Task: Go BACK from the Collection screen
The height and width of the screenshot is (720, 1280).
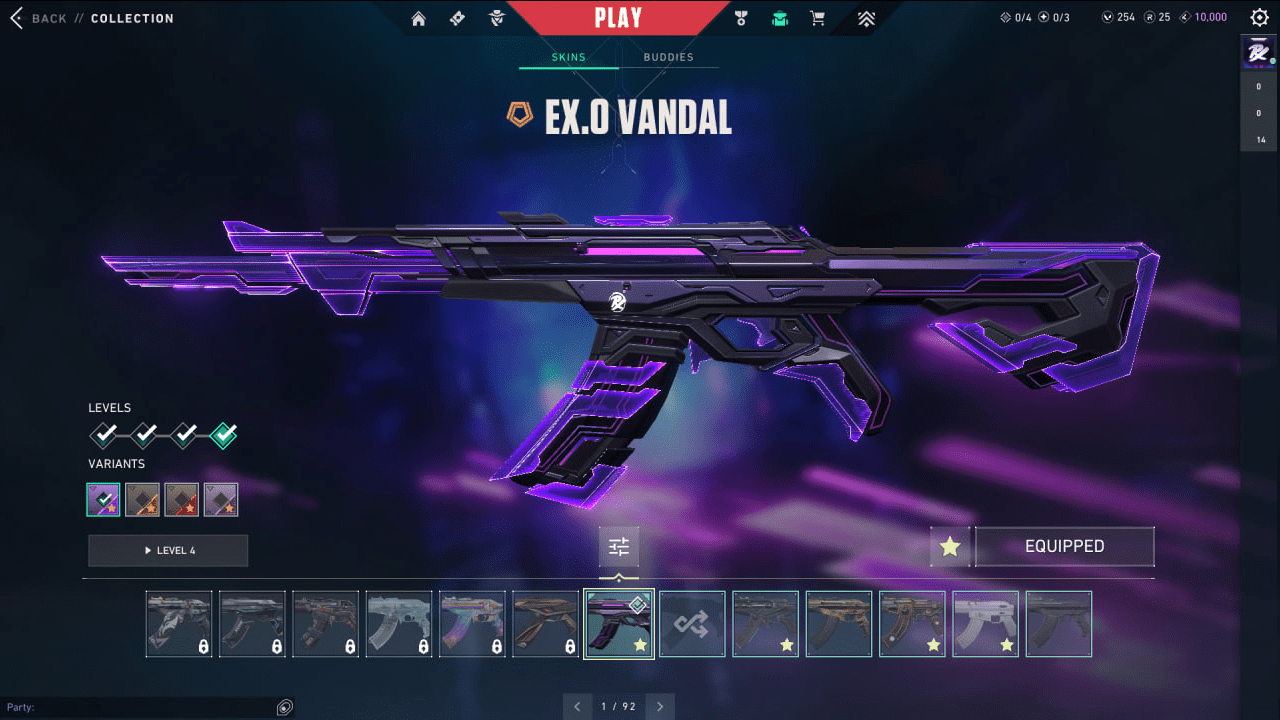Action: point(40,17)
